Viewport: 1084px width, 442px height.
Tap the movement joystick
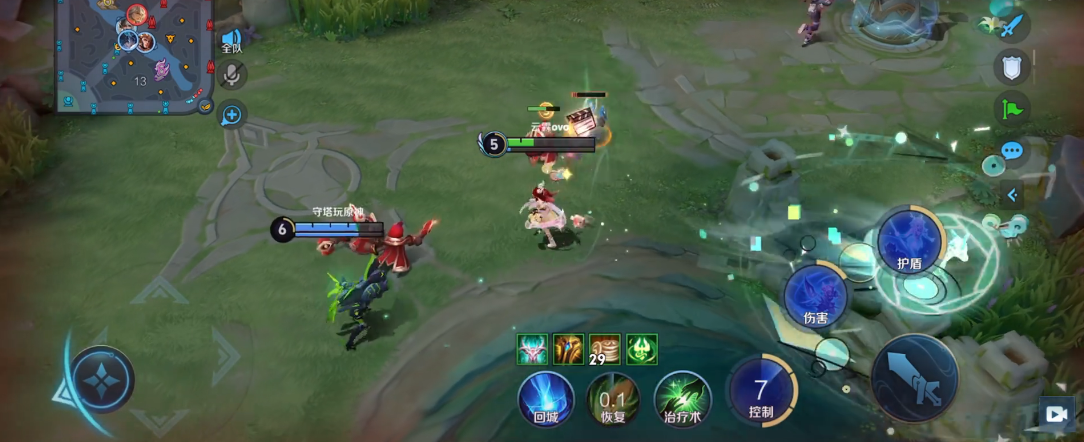click(x=102, y=379)
